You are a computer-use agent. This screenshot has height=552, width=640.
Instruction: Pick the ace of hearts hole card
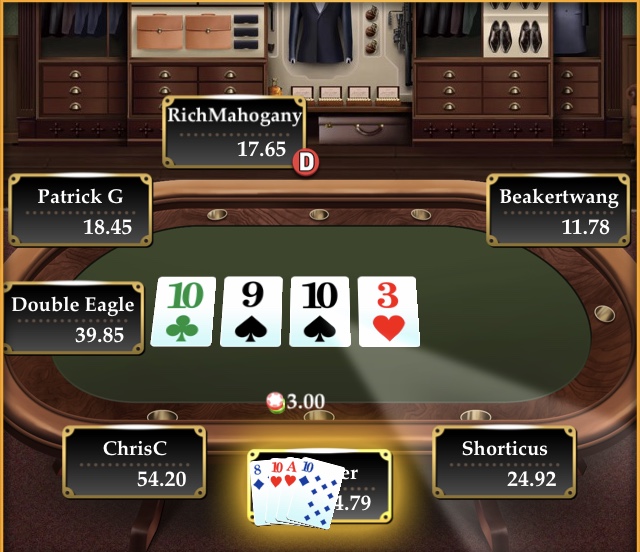pyautogui.click(x=291, y=482)
